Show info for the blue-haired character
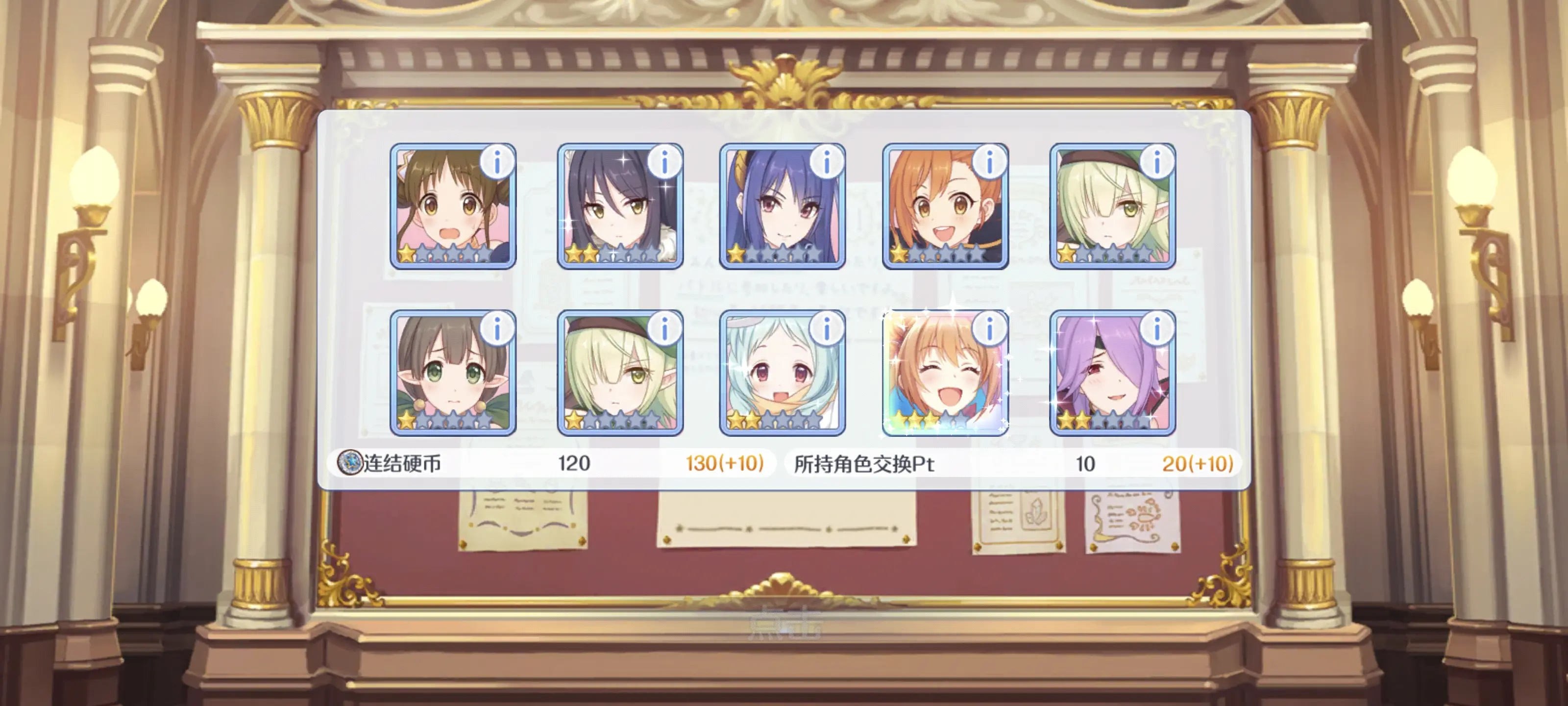The width and height of the screenshot is (1568, 706). coord(827,162)
